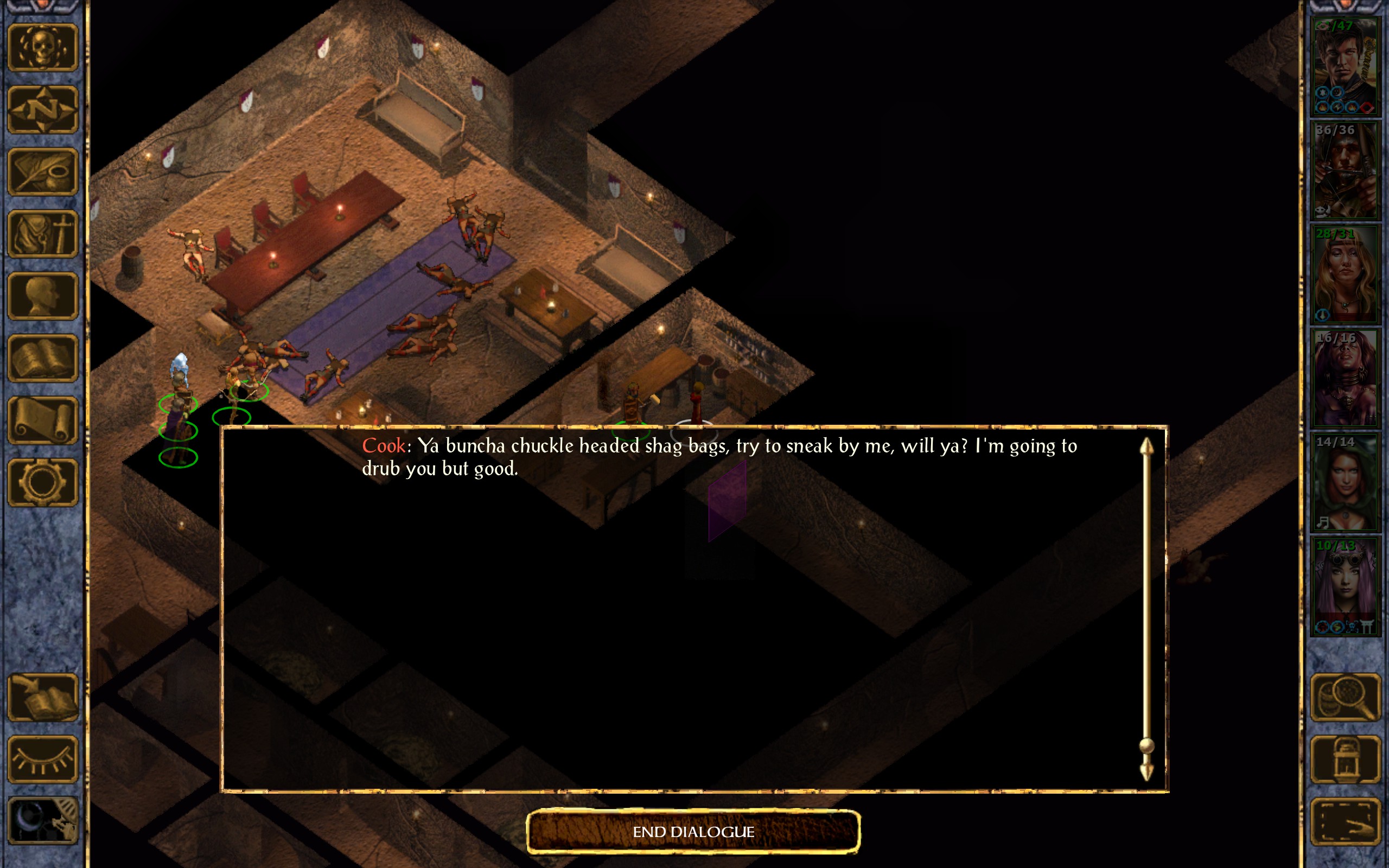This screenshot has width=1389, height=868.
Task: End the dialogue with Cook
Action: (x=693, y=831)
